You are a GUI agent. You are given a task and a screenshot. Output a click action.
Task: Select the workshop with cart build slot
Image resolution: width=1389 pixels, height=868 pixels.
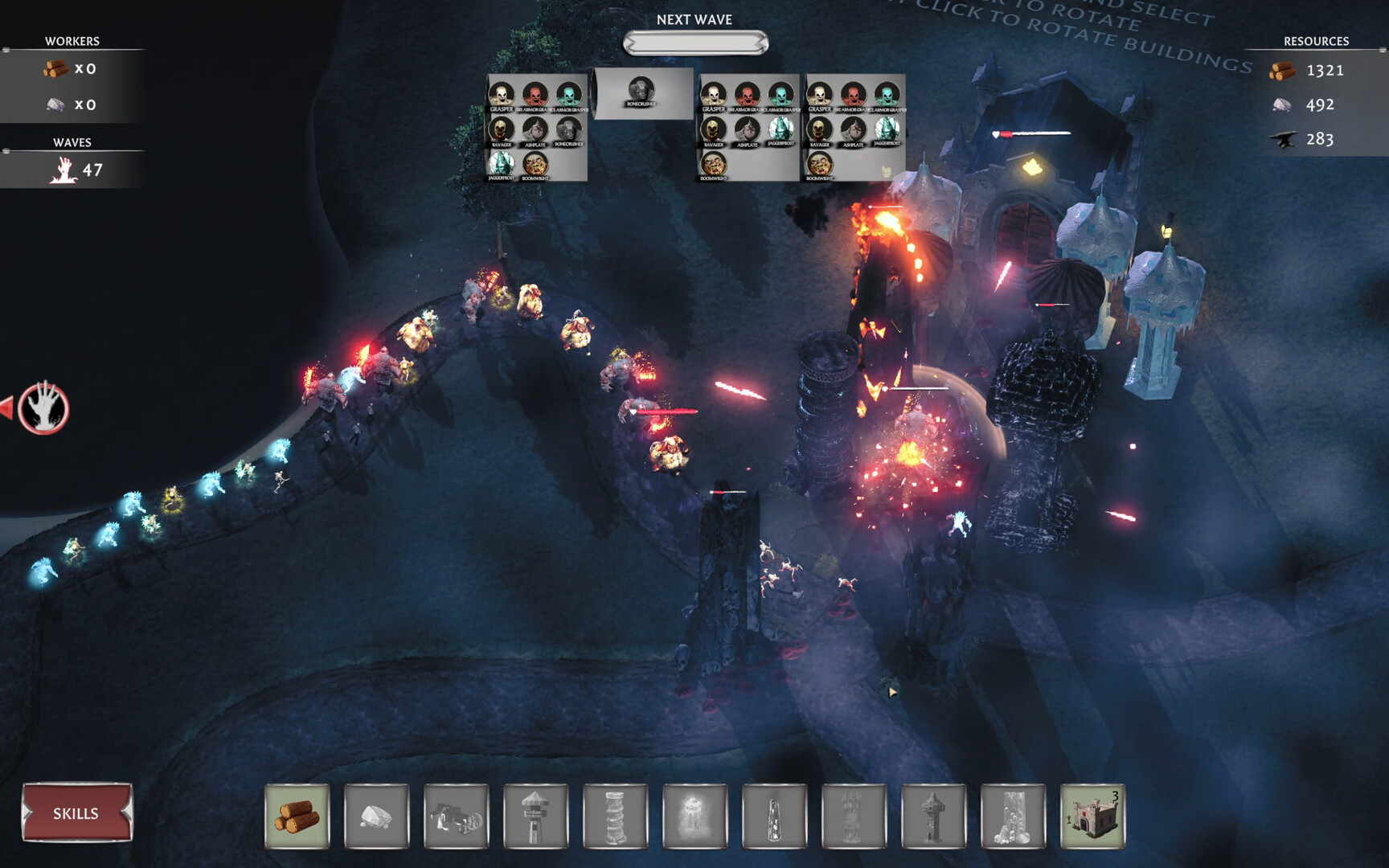[x=456, y=817]
